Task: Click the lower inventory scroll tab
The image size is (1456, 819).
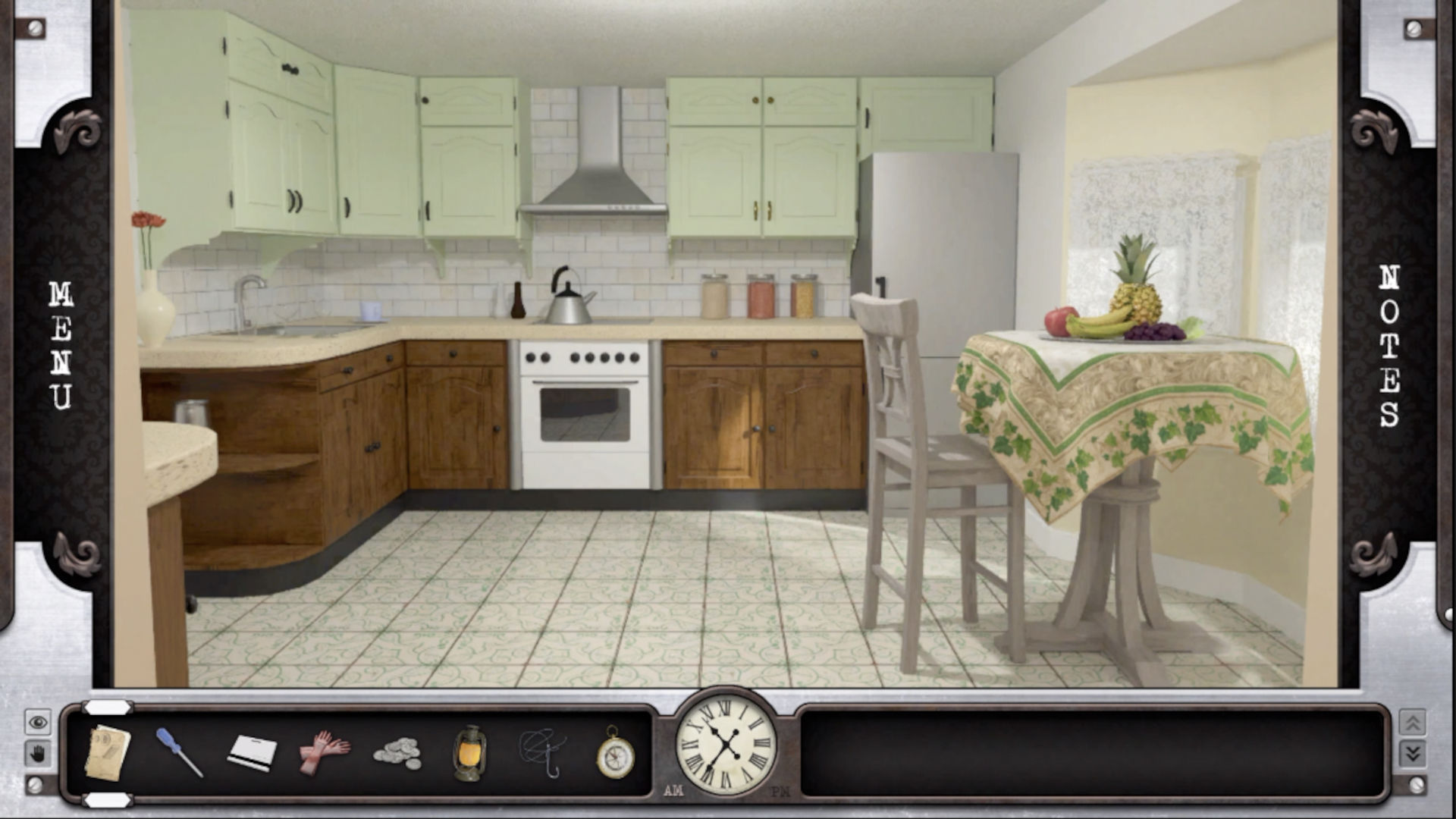Action: [108, 800]
